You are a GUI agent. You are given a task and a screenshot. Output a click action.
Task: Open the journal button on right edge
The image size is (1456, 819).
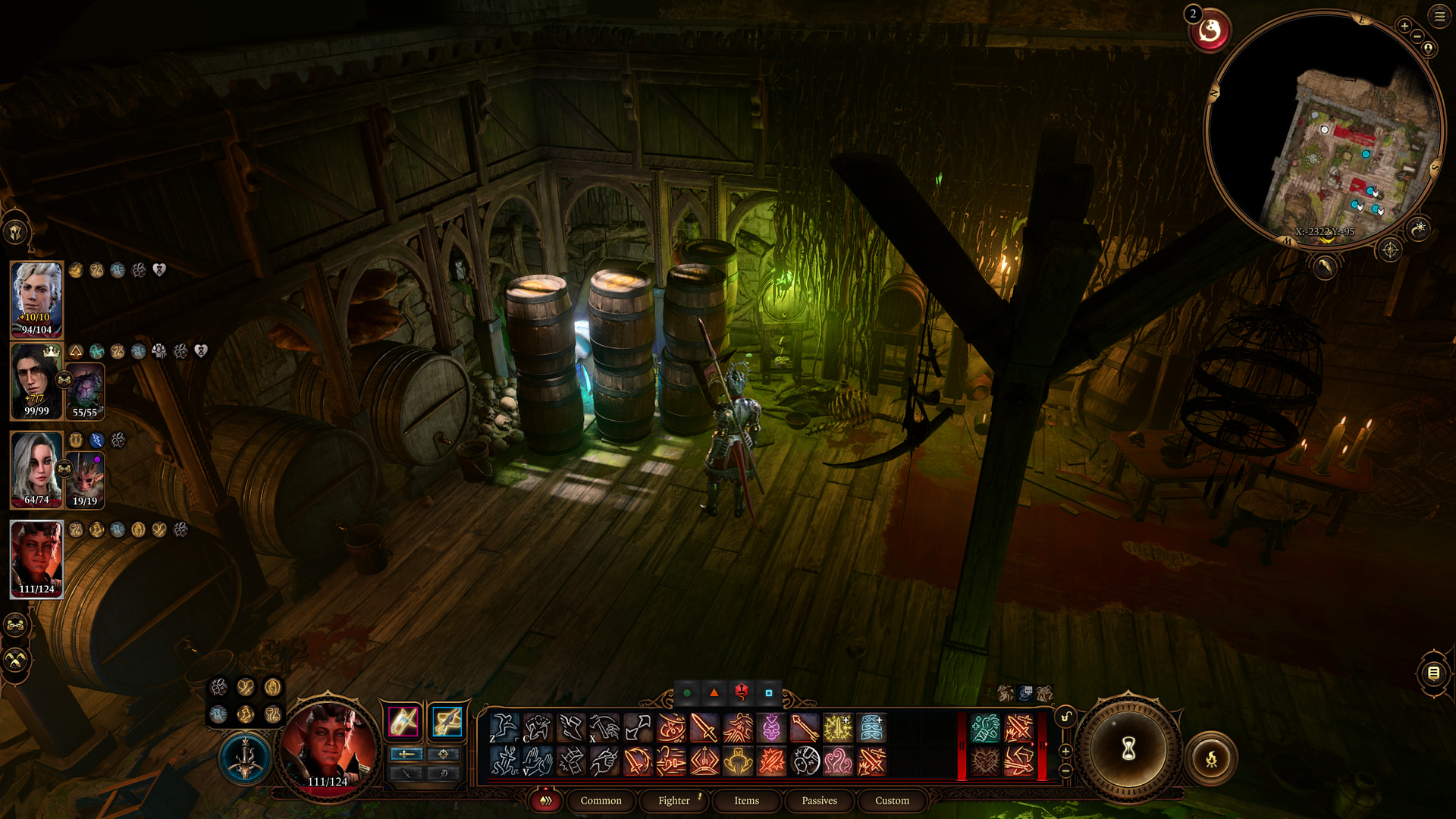(x=1433, y=673)
